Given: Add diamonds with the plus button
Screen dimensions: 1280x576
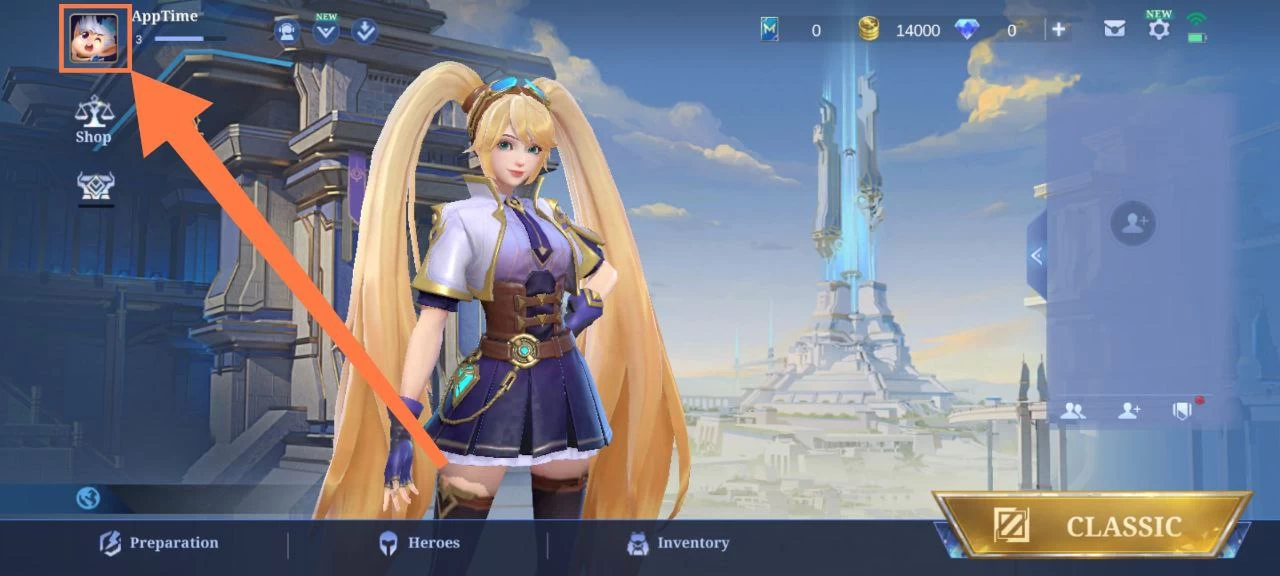Looking at the screenshot, I should click(1058, 30).
